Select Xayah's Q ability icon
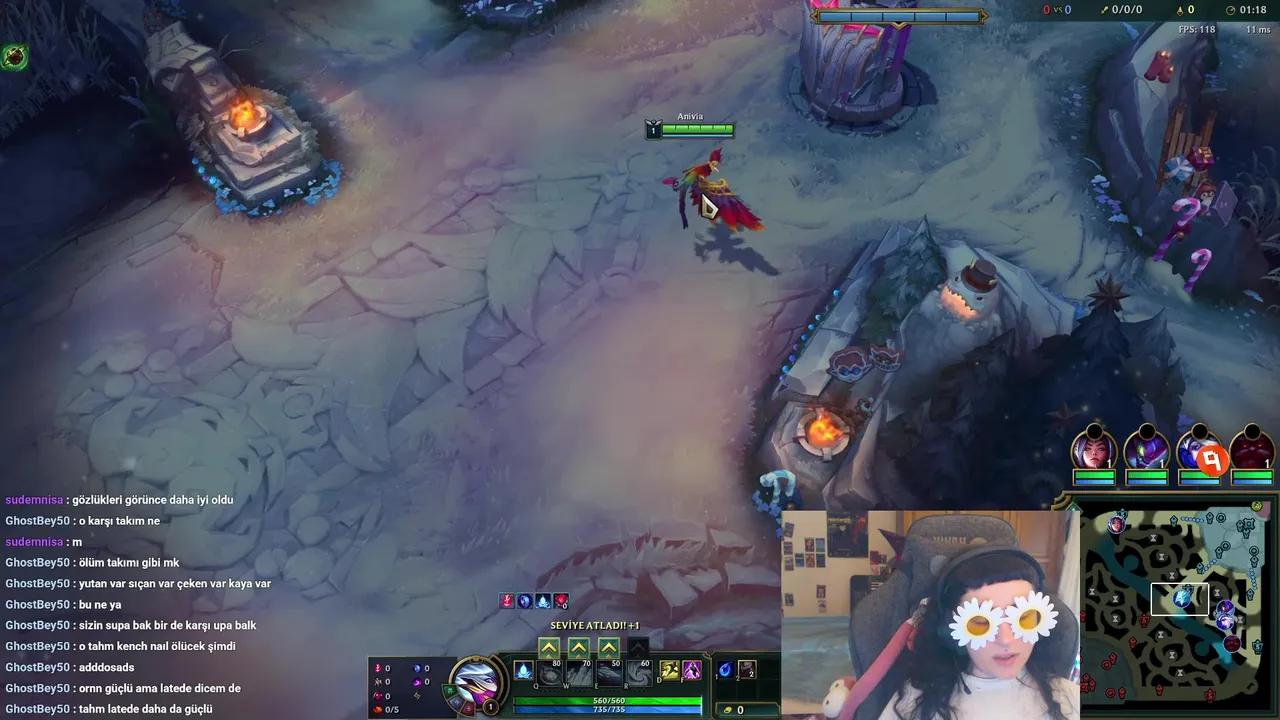The width and height of the screenshot is (1280, 720). (549, 673)
